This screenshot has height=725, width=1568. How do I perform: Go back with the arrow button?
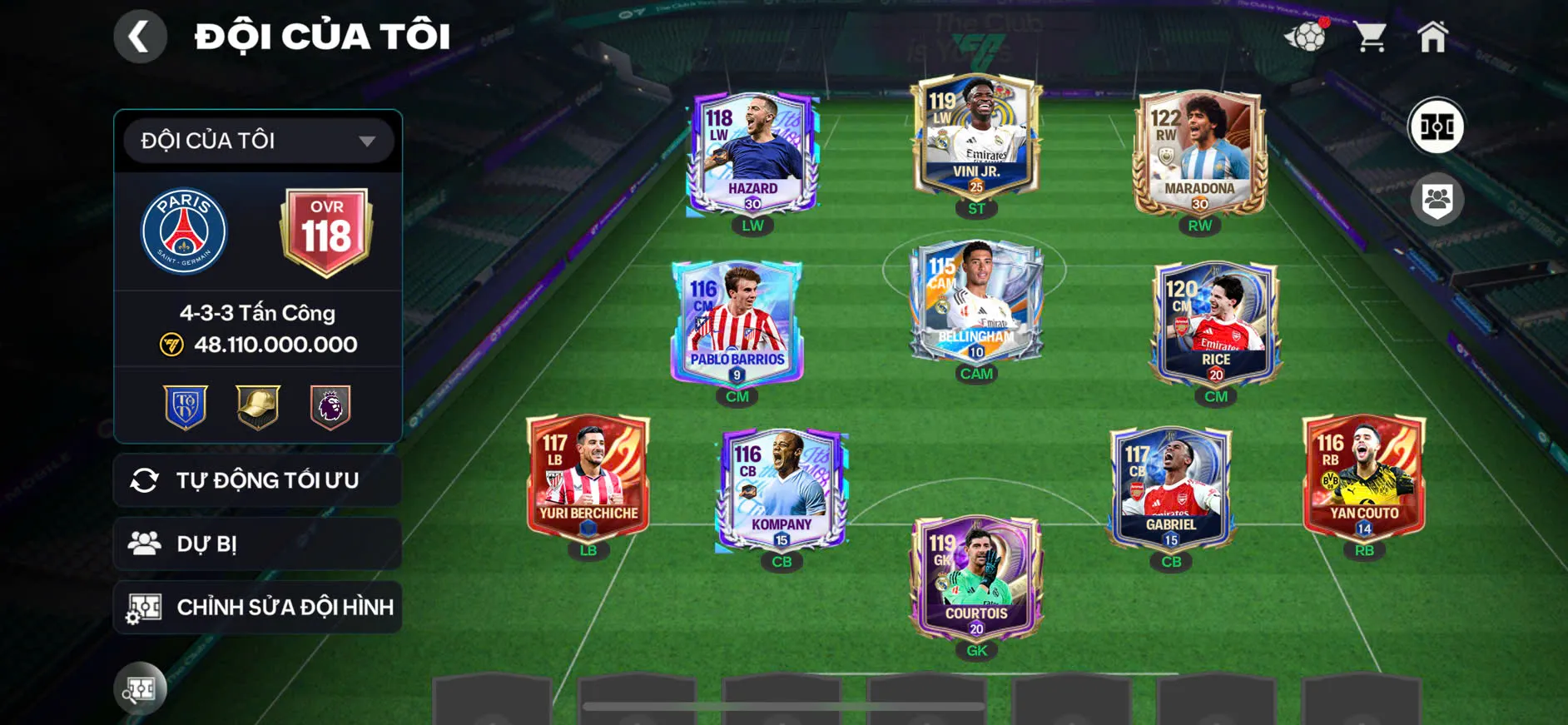(140, 37)
